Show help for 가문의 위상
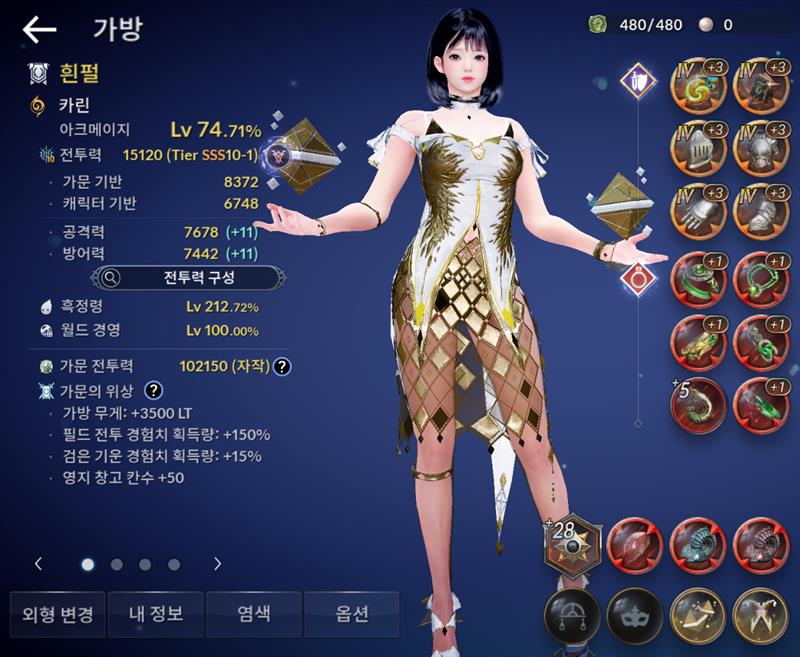 (154, 390)
